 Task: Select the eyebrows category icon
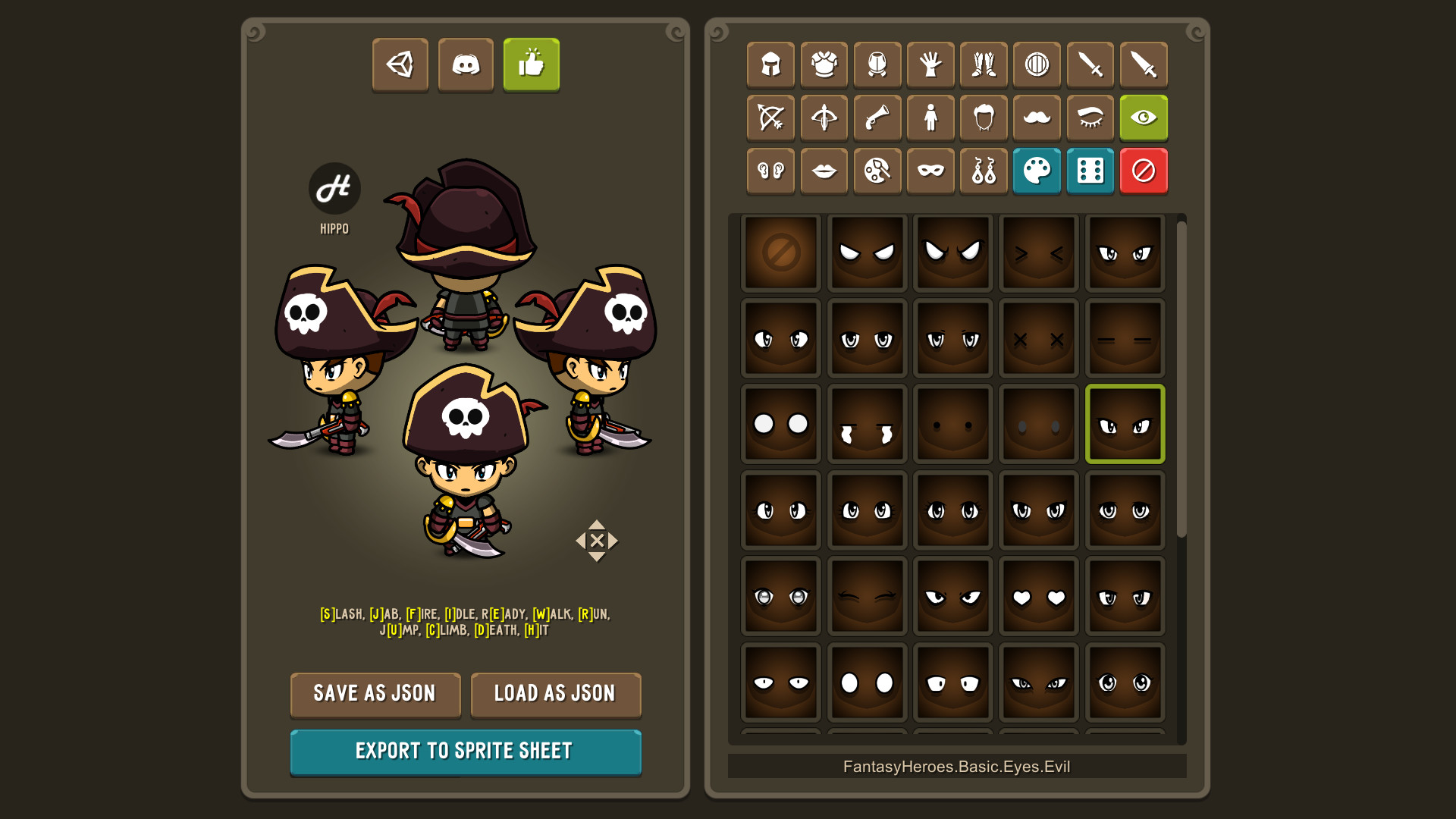(1090, 118)
